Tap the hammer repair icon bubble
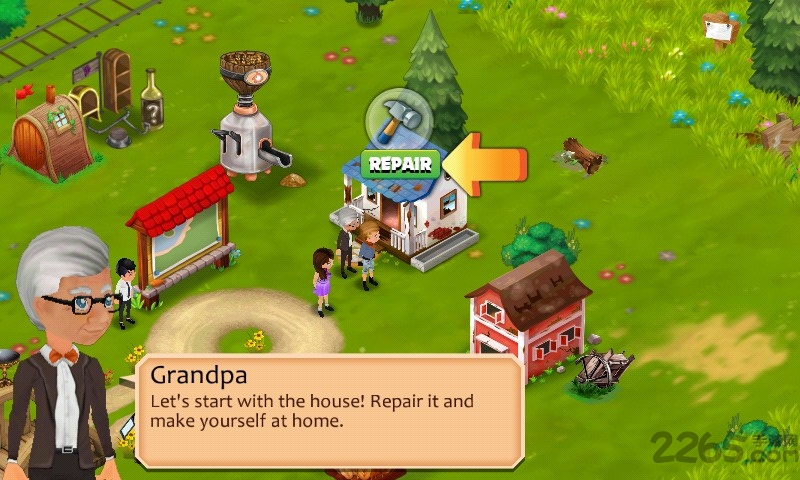The image size is (800, 480). coord(398,120)
